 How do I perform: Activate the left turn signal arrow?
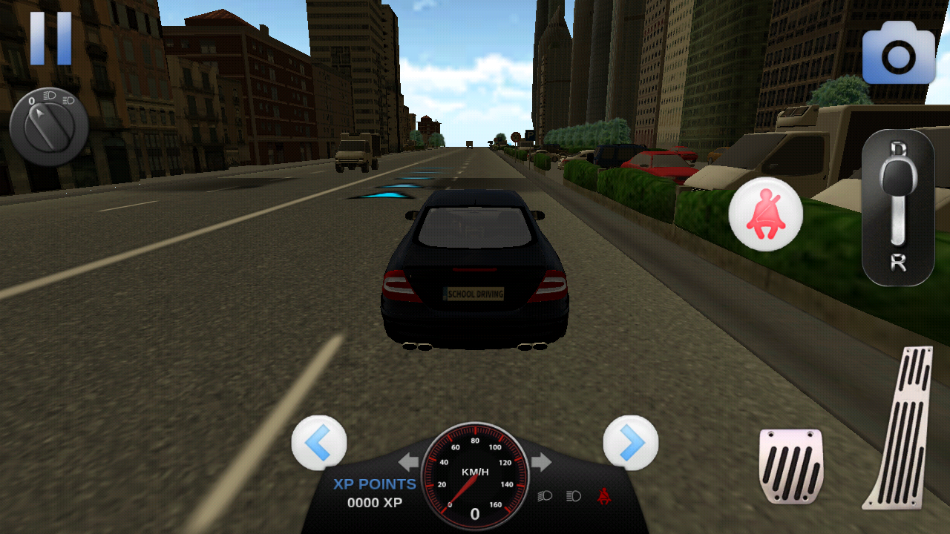pyautogui.click(x=409, y=462)
